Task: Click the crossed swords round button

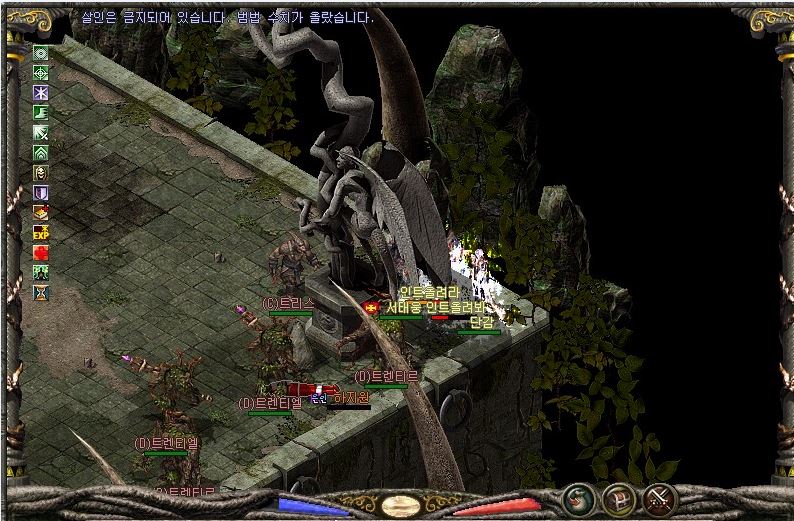Action: (x=661, y=497)
